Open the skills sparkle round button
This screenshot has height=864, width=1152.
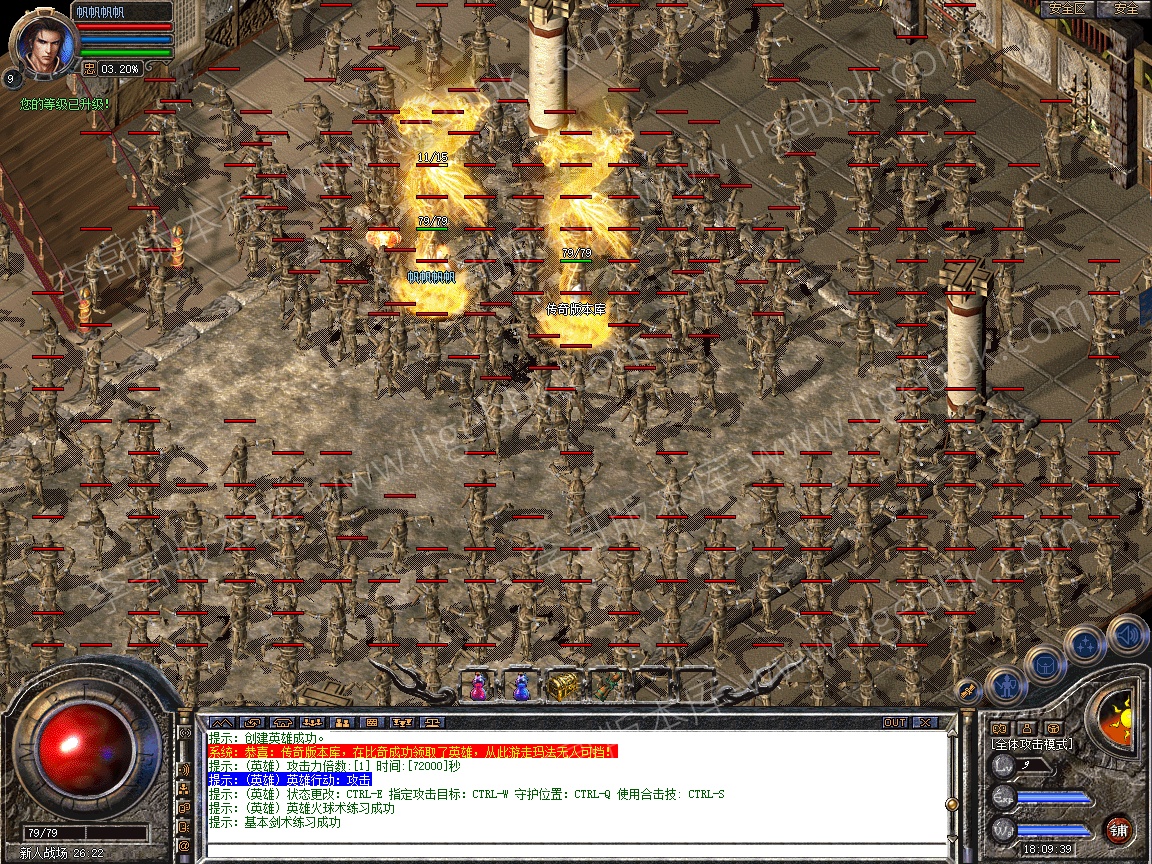coord(1085,645)
